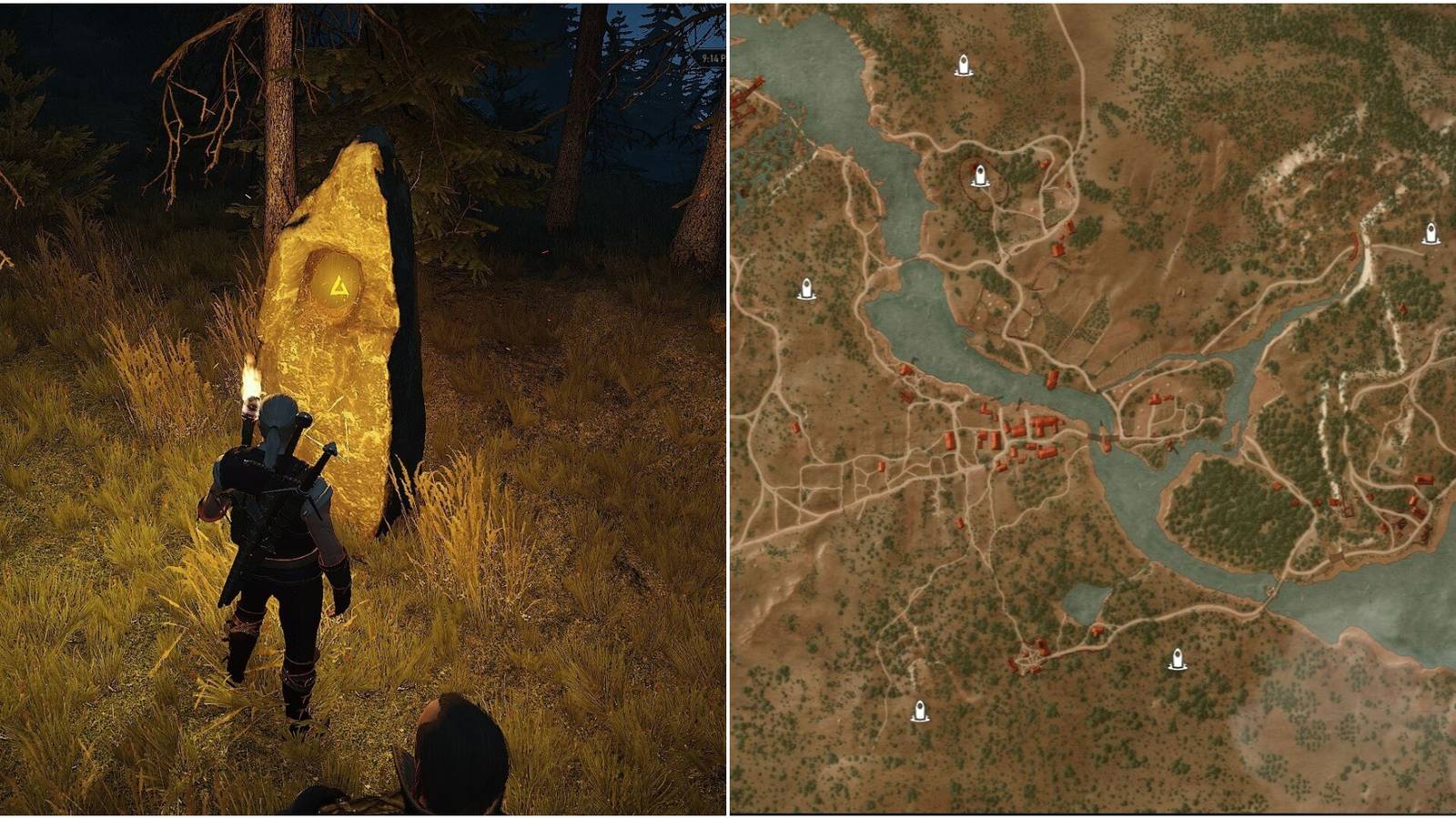This screenshot has width=1456, height=819.
Task: Select the signpost icon at the map's top edge
Action: pyautogui.click(x=962, y=66)
